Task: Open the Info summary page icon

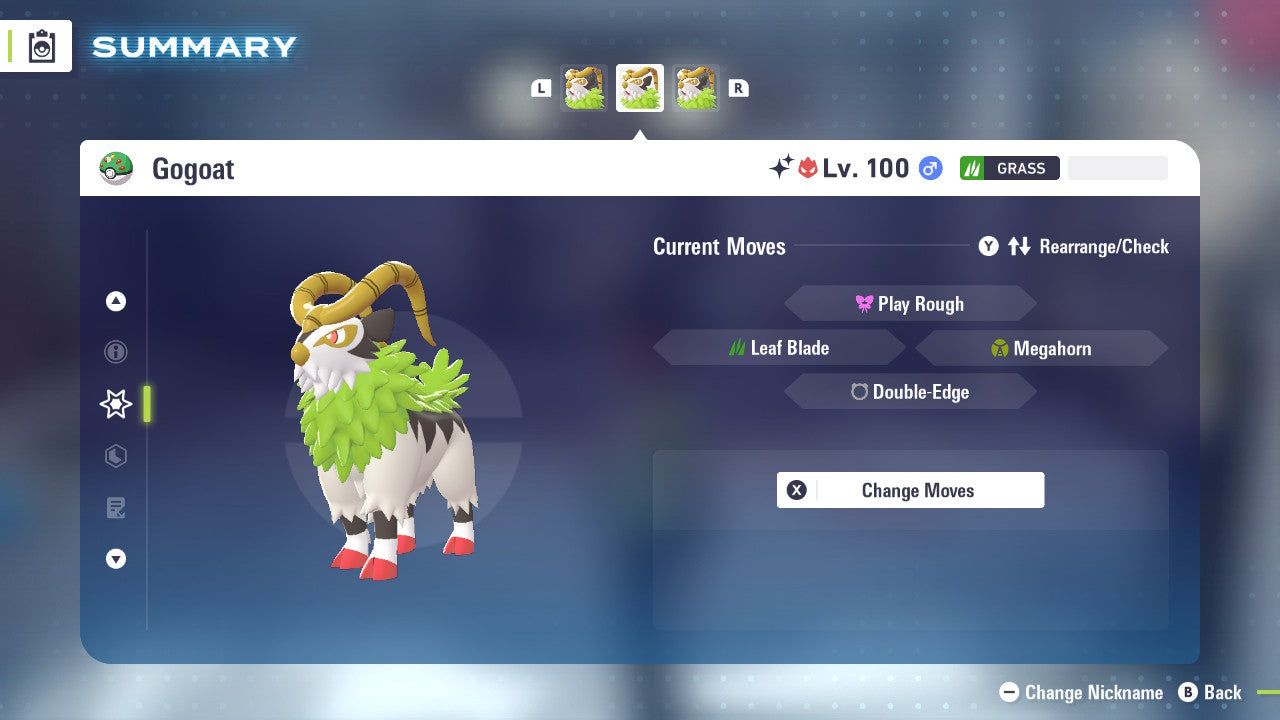Action: pos(116,352)
